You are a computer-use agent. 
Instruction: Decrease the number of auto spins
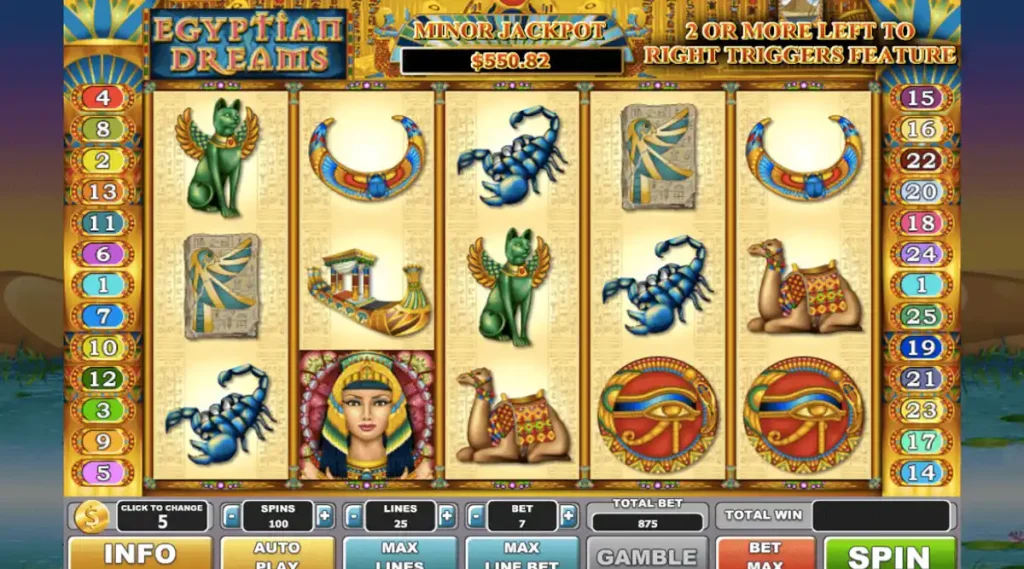tap(231, 516)
